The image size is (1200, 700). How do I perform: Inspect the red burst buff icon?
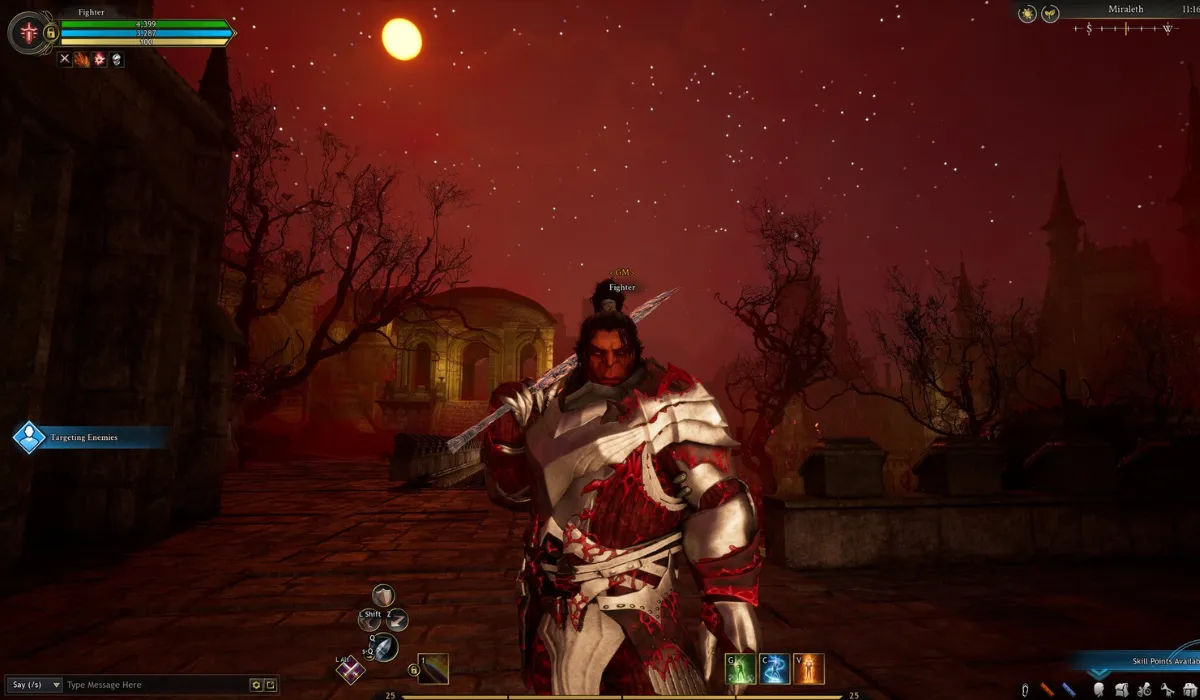(99, 60)
